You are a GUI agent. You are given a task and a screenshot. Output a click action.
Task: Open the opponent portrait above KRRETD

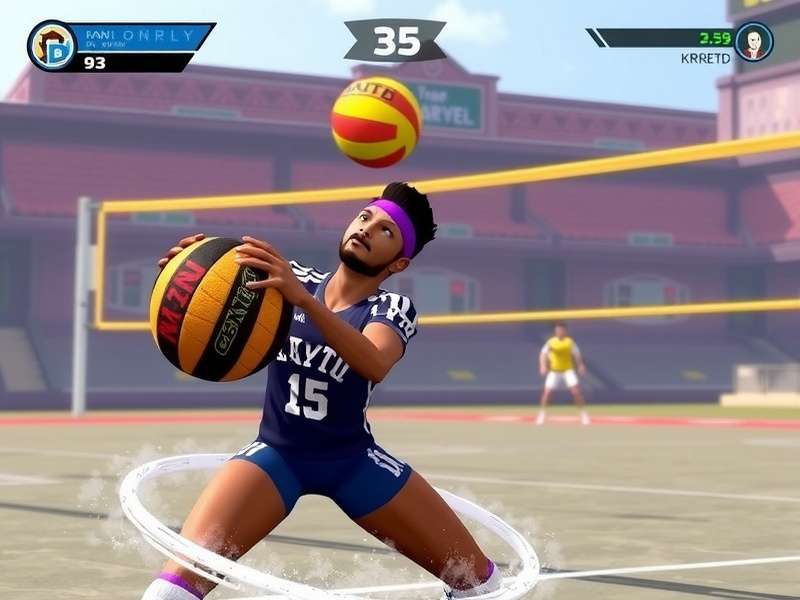pyautogui.click(x=753, y=42)
